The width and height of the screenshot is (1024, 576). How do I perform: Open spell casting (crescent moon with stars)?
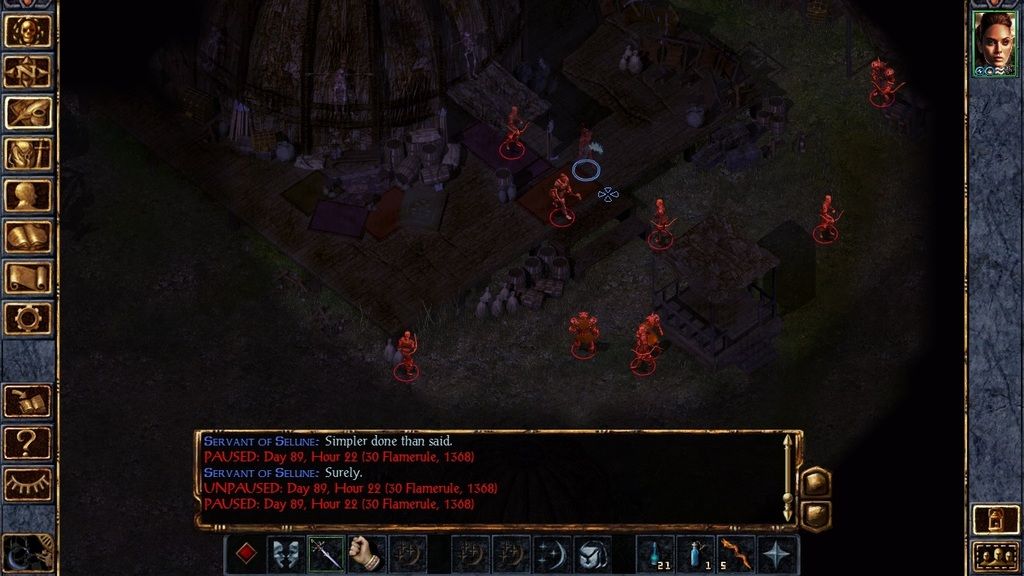coord(552,554)
